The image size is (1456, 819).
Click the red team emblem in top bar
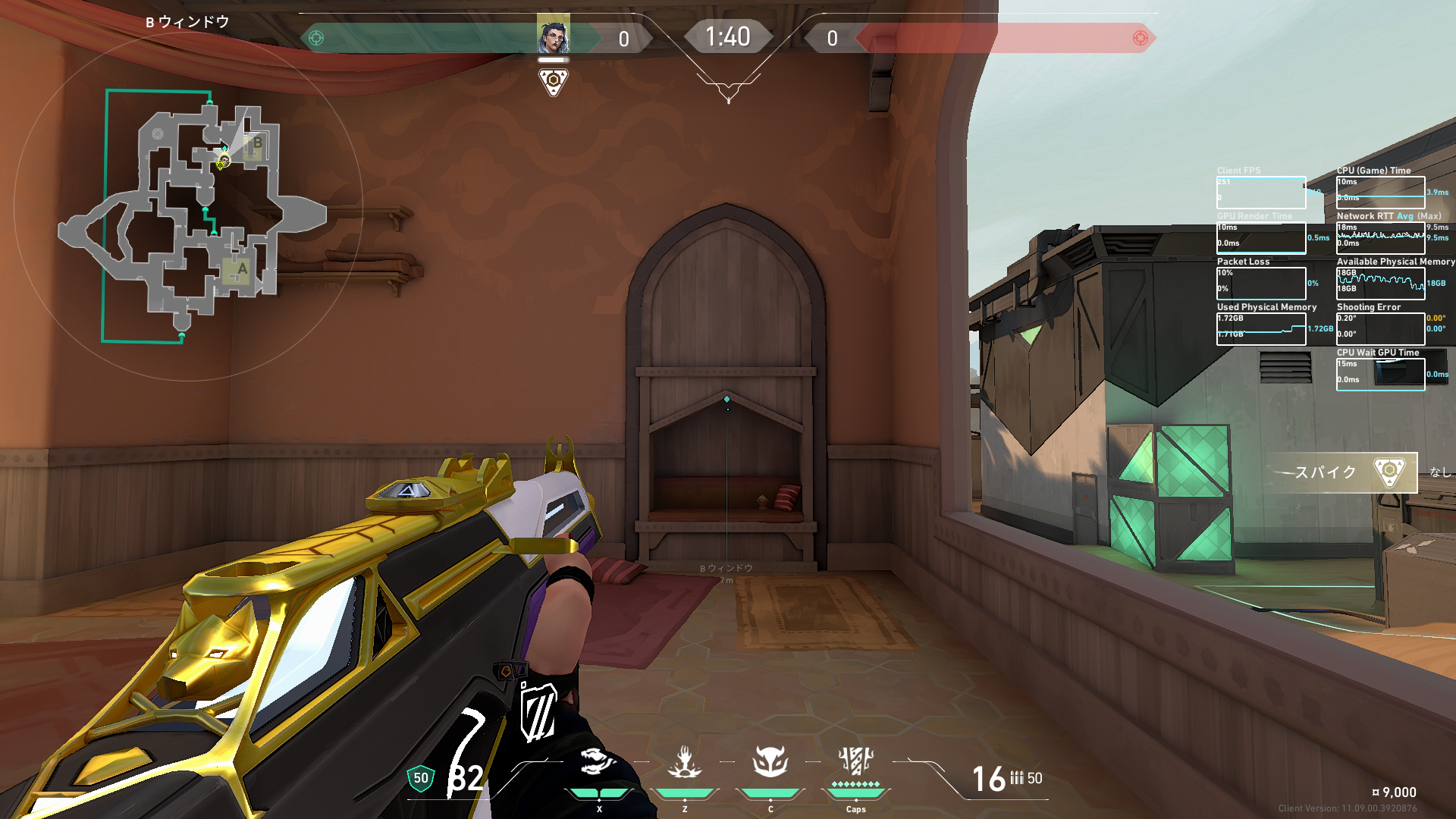[x=1140, y=38]
